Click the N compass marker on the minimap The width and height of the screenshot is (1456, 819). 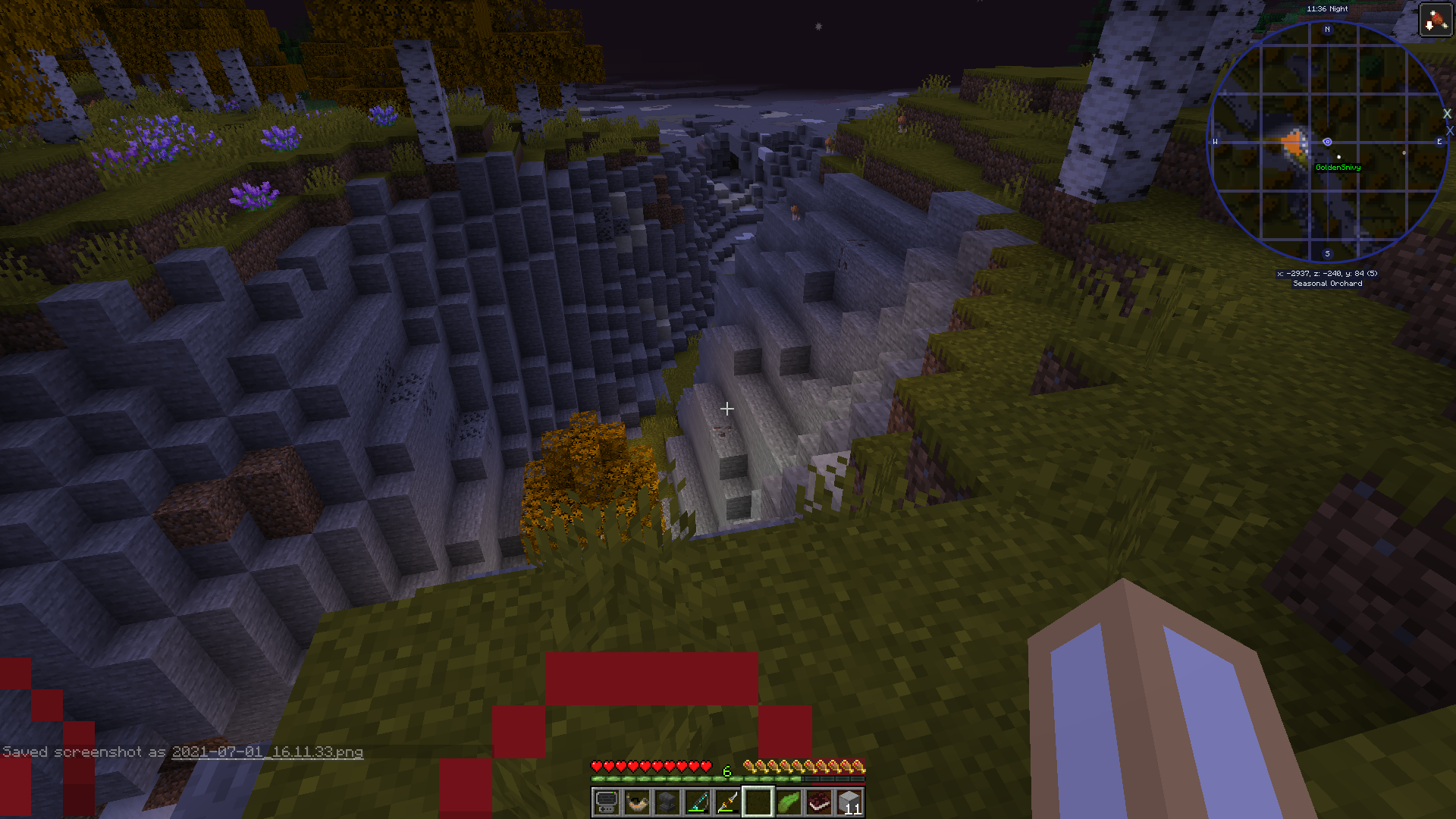(1327, 29)
